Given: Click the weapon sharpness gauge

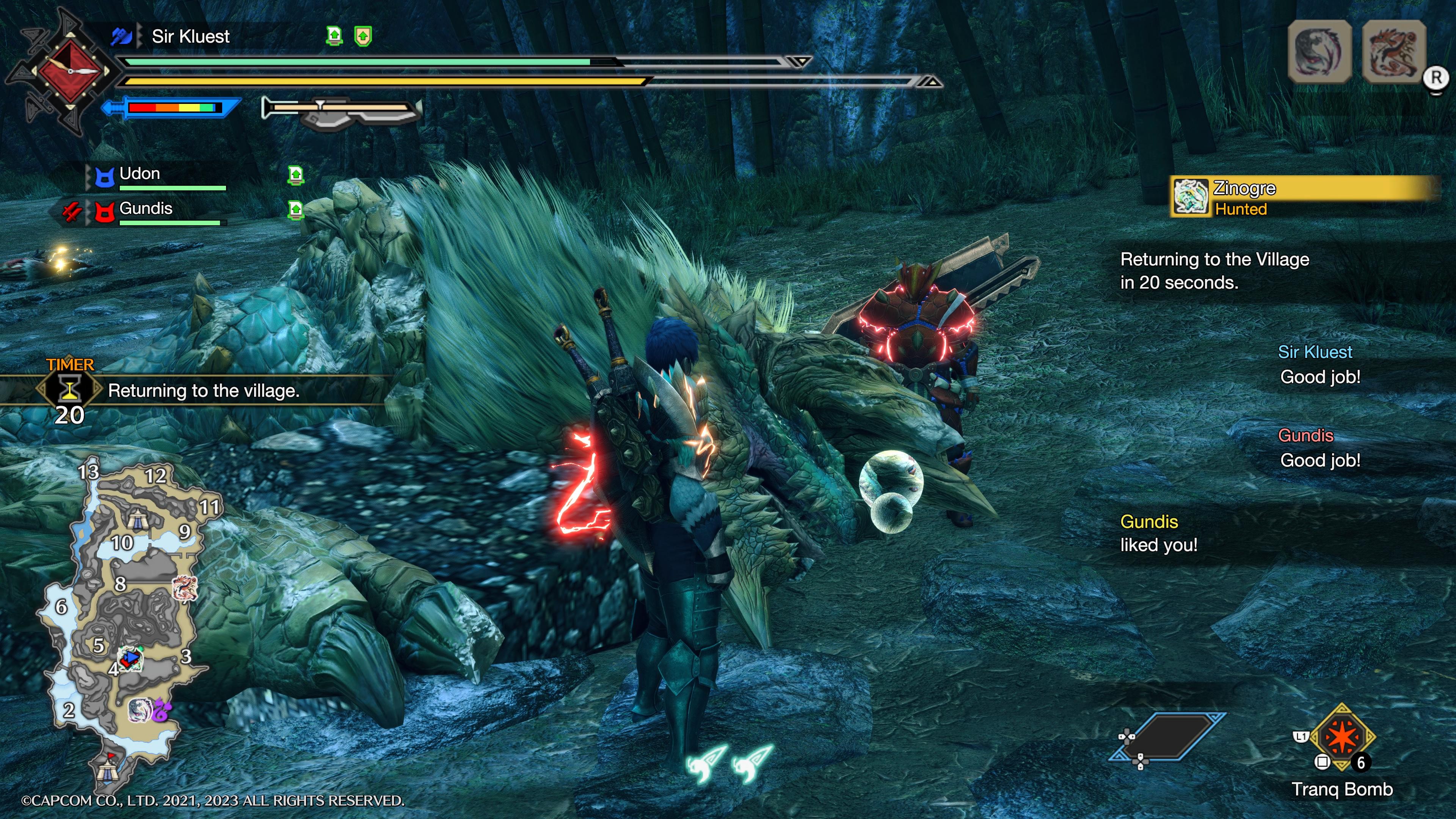Looking at the screenshot, I should click(173, 107).
